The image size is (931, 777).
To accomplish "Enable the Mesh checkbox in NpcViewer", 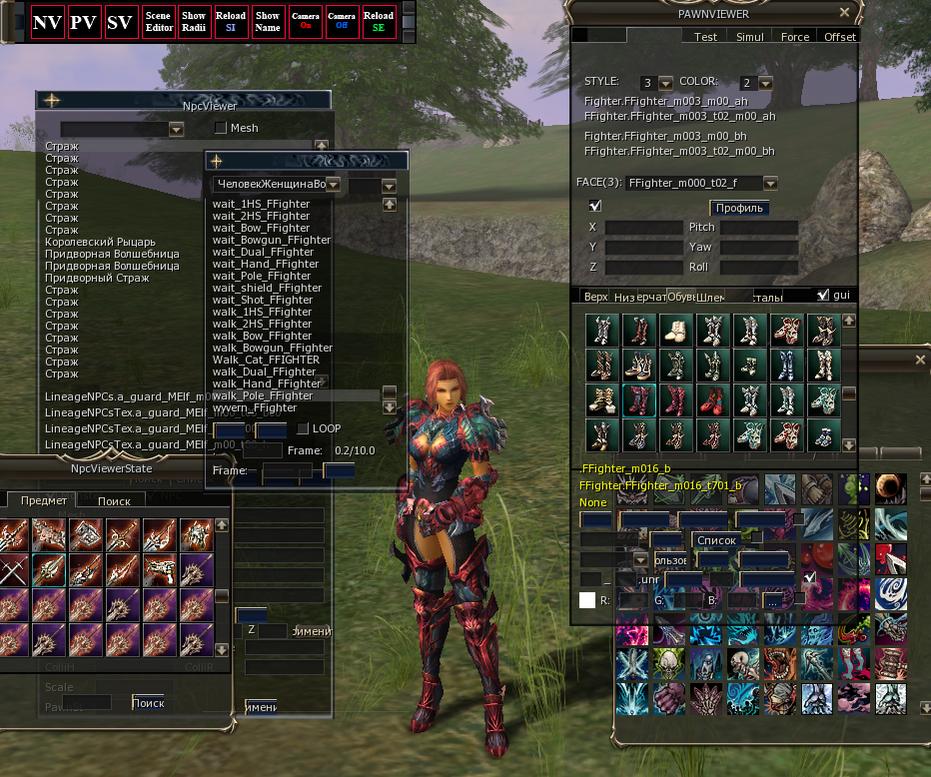I will 221,128.
